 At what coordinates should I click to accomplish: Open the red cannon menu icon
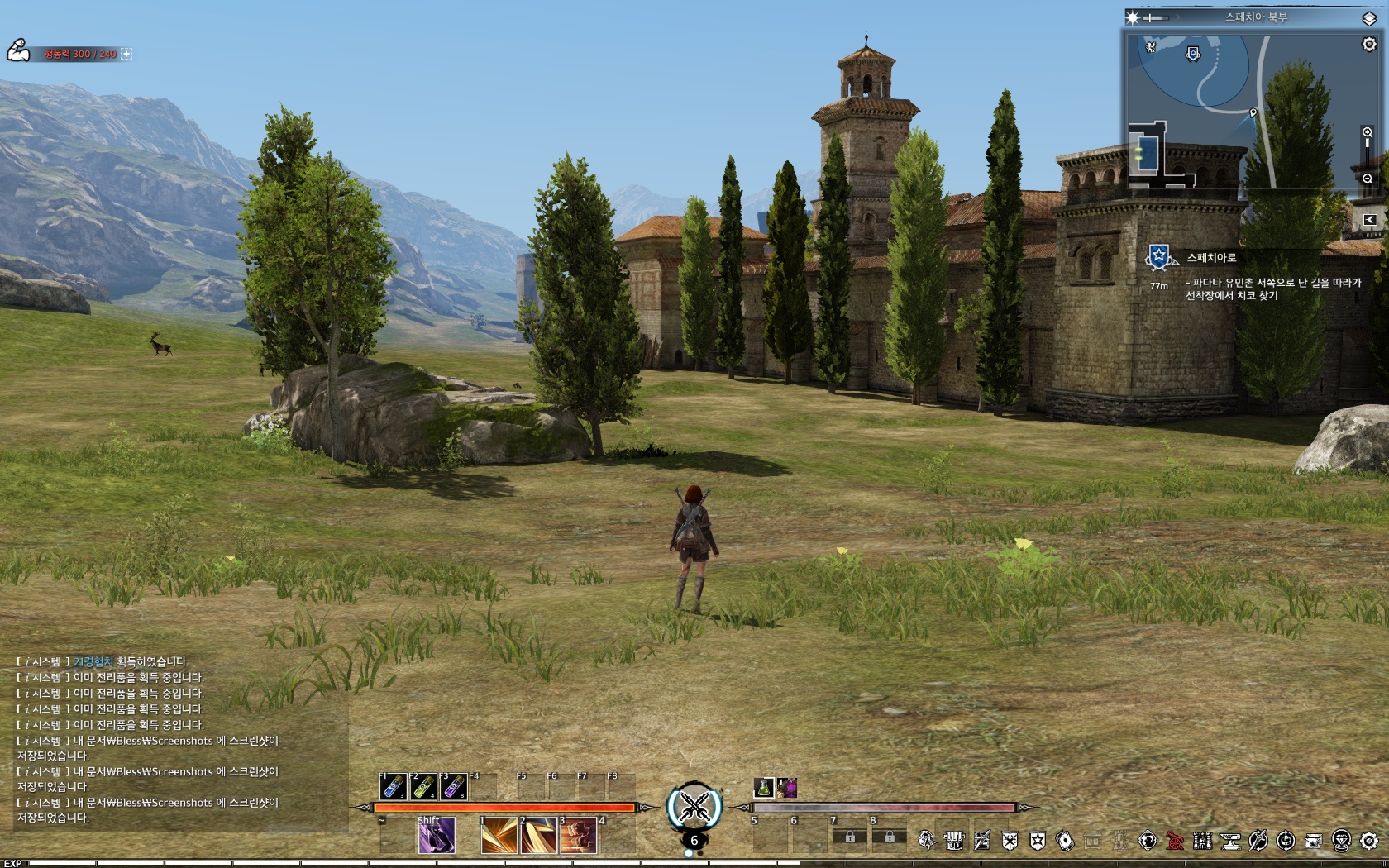(1175, 842)
